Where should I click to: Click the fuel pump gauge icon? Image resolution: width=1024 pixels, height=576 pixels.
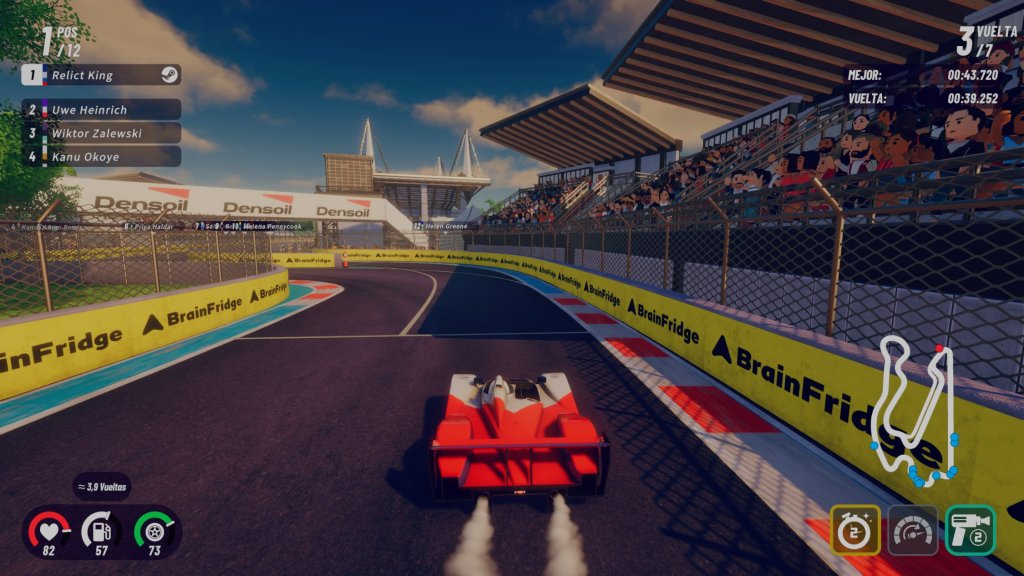coord(102,530)
